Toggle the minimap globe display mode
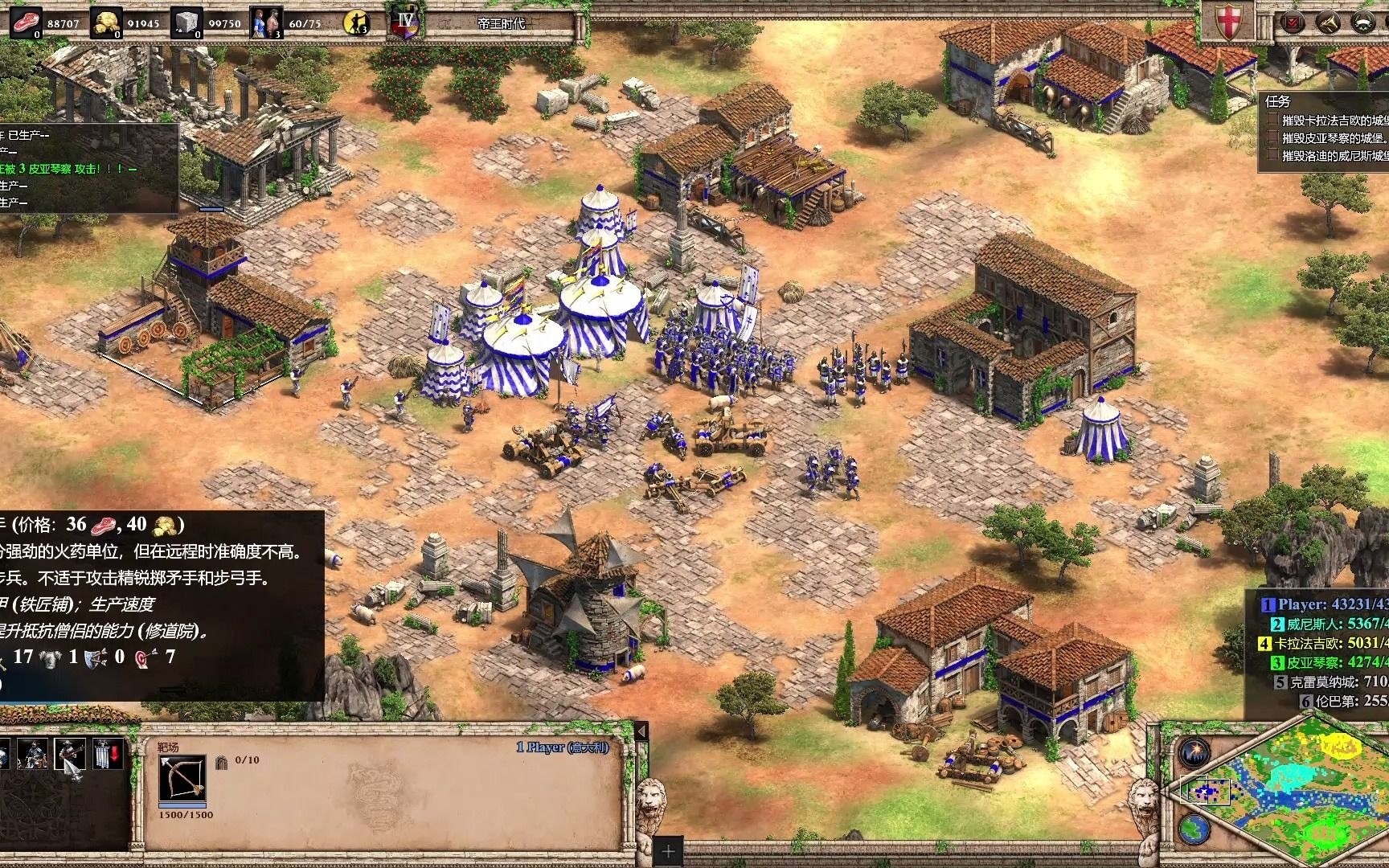The height and width of the screenshot is (868, 1389). tap(1194, 827)
